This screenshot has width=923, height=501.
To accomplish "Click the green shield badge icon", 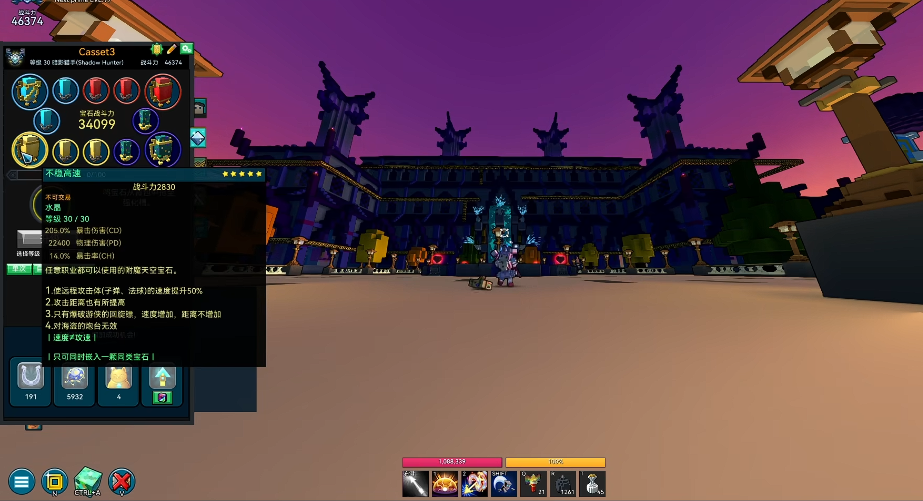I will pyautogui.click(x=157, y=49).
